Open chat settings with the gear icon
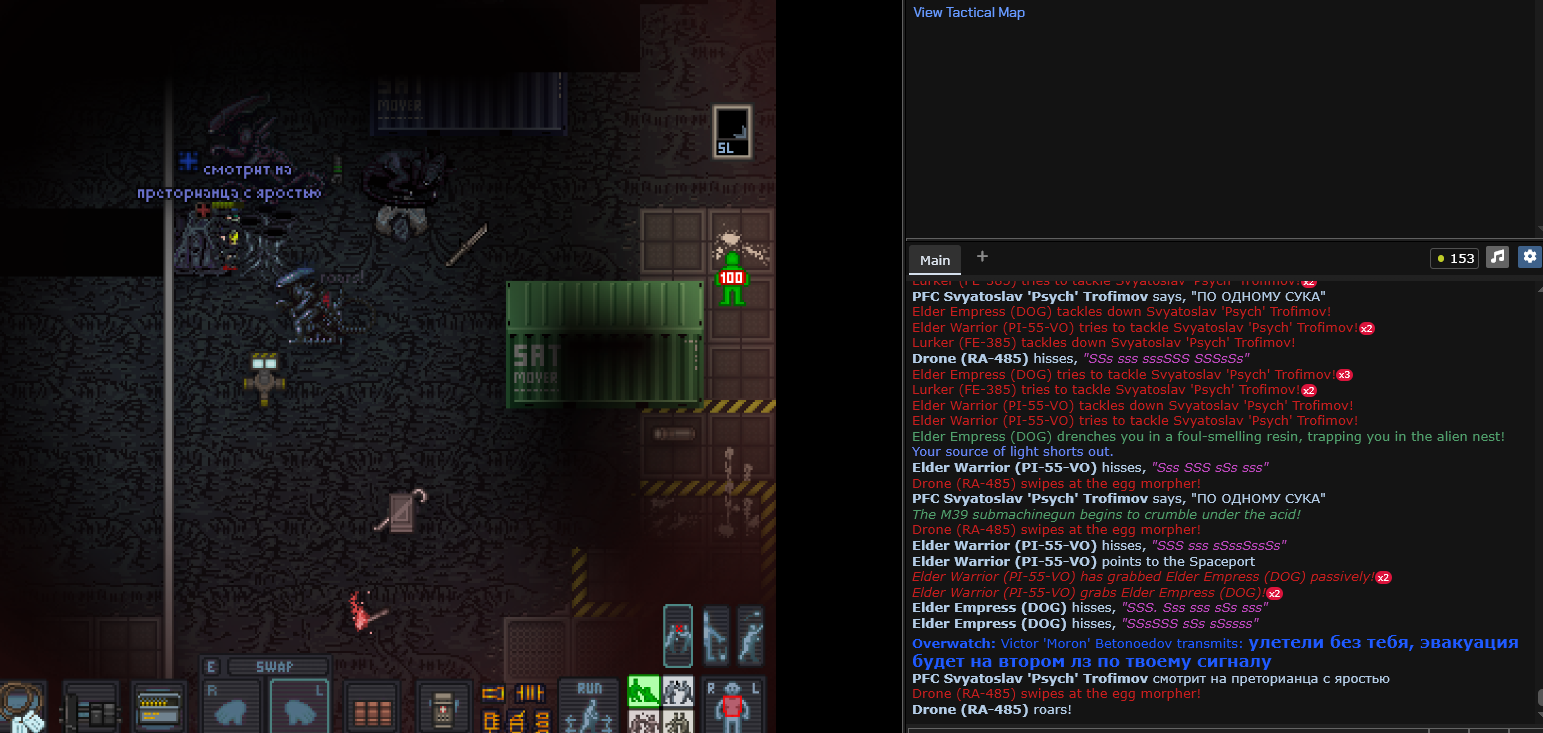This screenshot has height=733, width=1543. [x=1529, y=257]
